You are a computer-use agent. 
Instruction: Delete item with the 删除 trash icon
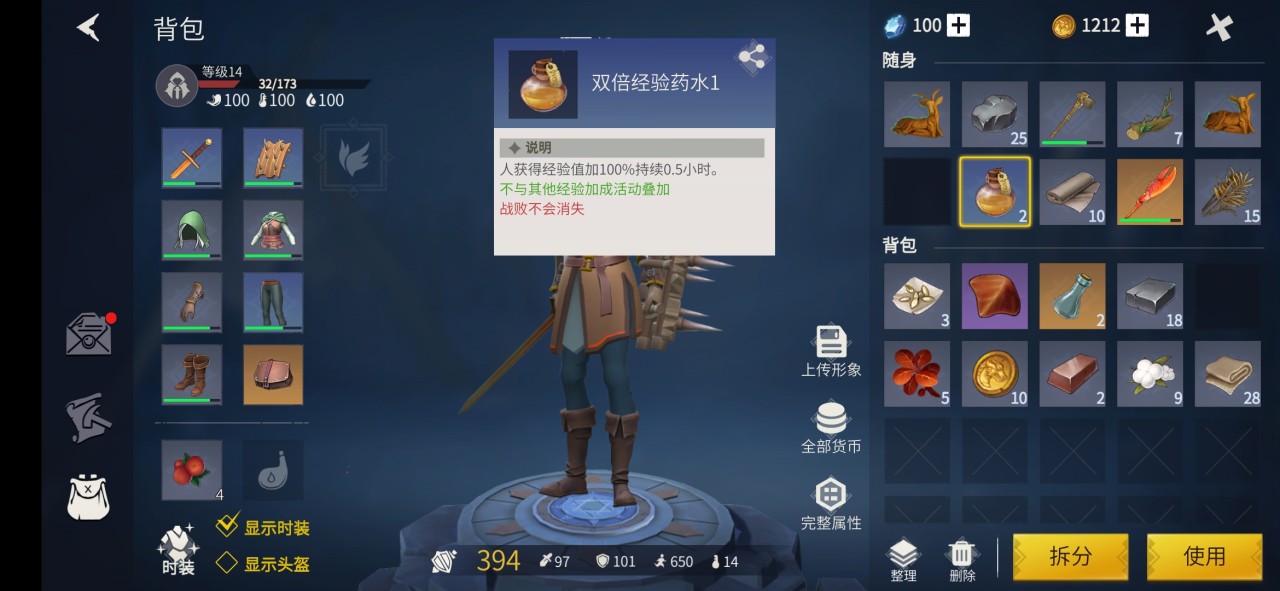click(x=961, y=559)
